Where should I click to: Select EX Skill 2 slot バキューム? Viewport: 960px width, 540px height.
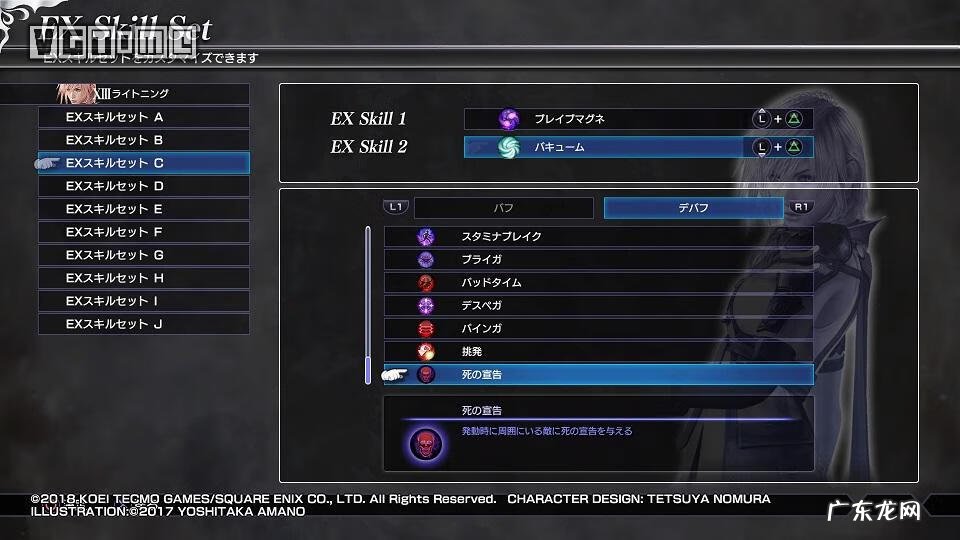(x=638, y=147)
